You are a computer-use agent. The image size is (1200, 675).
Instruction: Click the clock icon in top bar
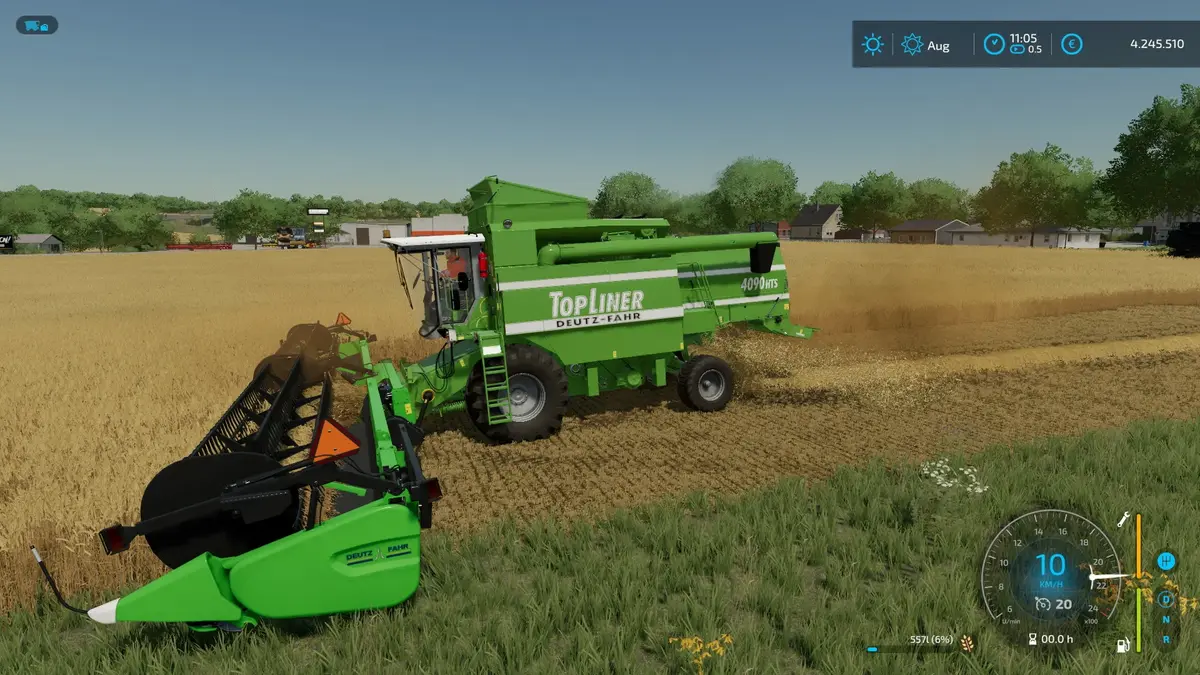(993, 44)
